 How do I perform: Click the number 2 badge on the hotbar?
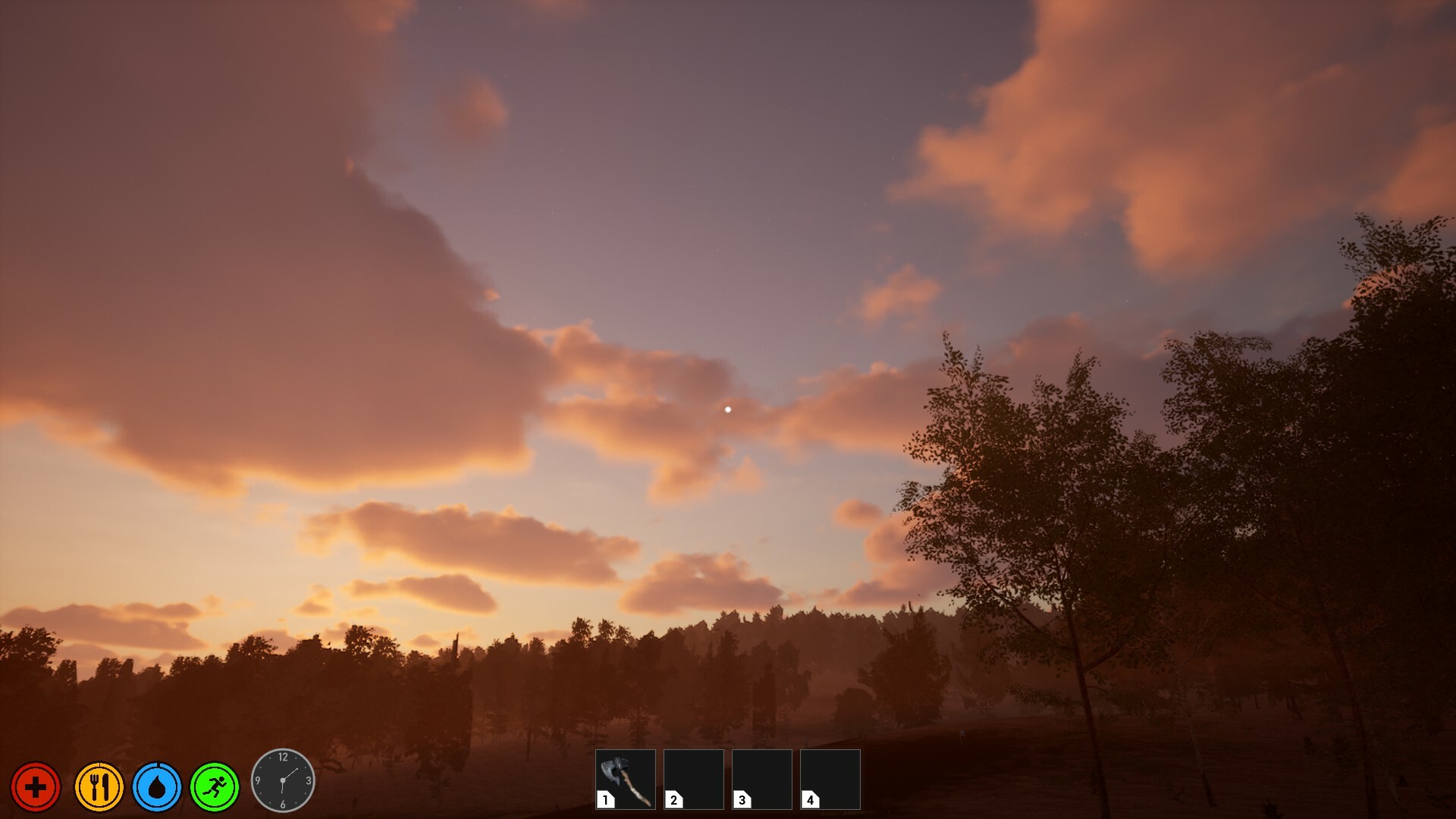pyautogui.click(x=673, y=799)
